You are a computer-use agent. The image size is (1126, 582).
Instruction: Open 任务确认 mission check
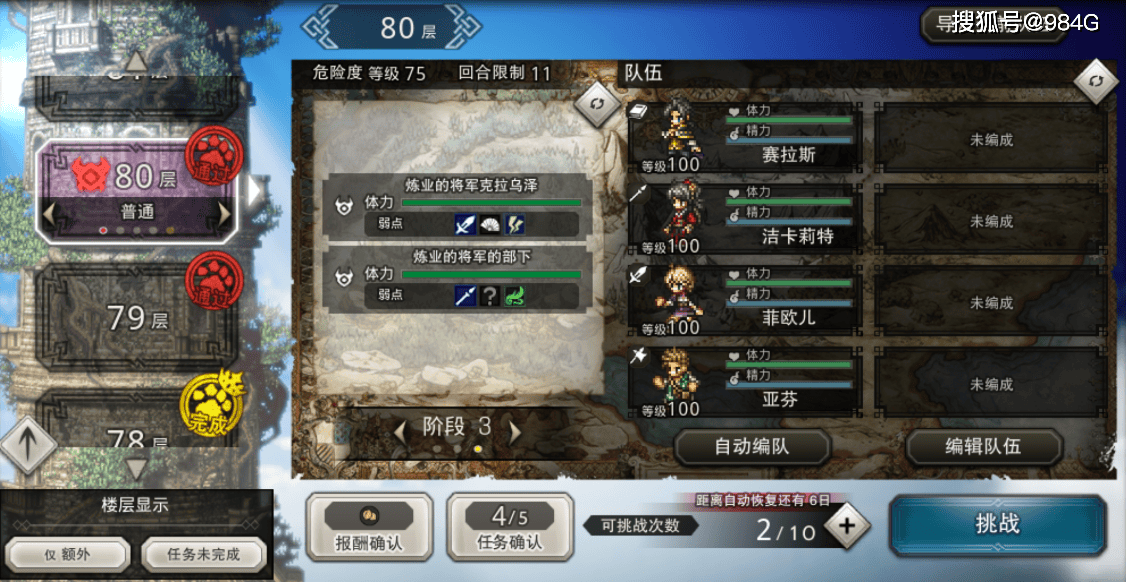pos(510,526)
